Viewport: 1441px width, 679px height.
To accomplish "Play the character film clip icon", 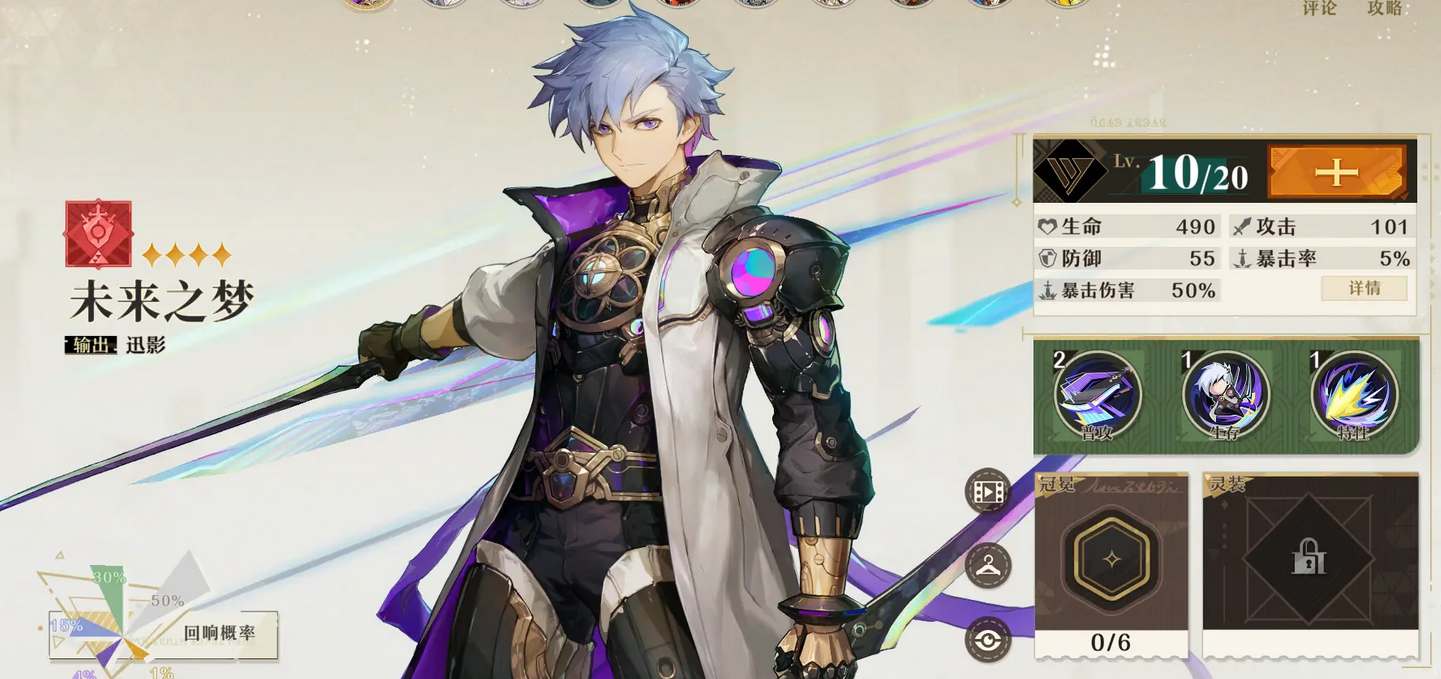I will [988, 492].
